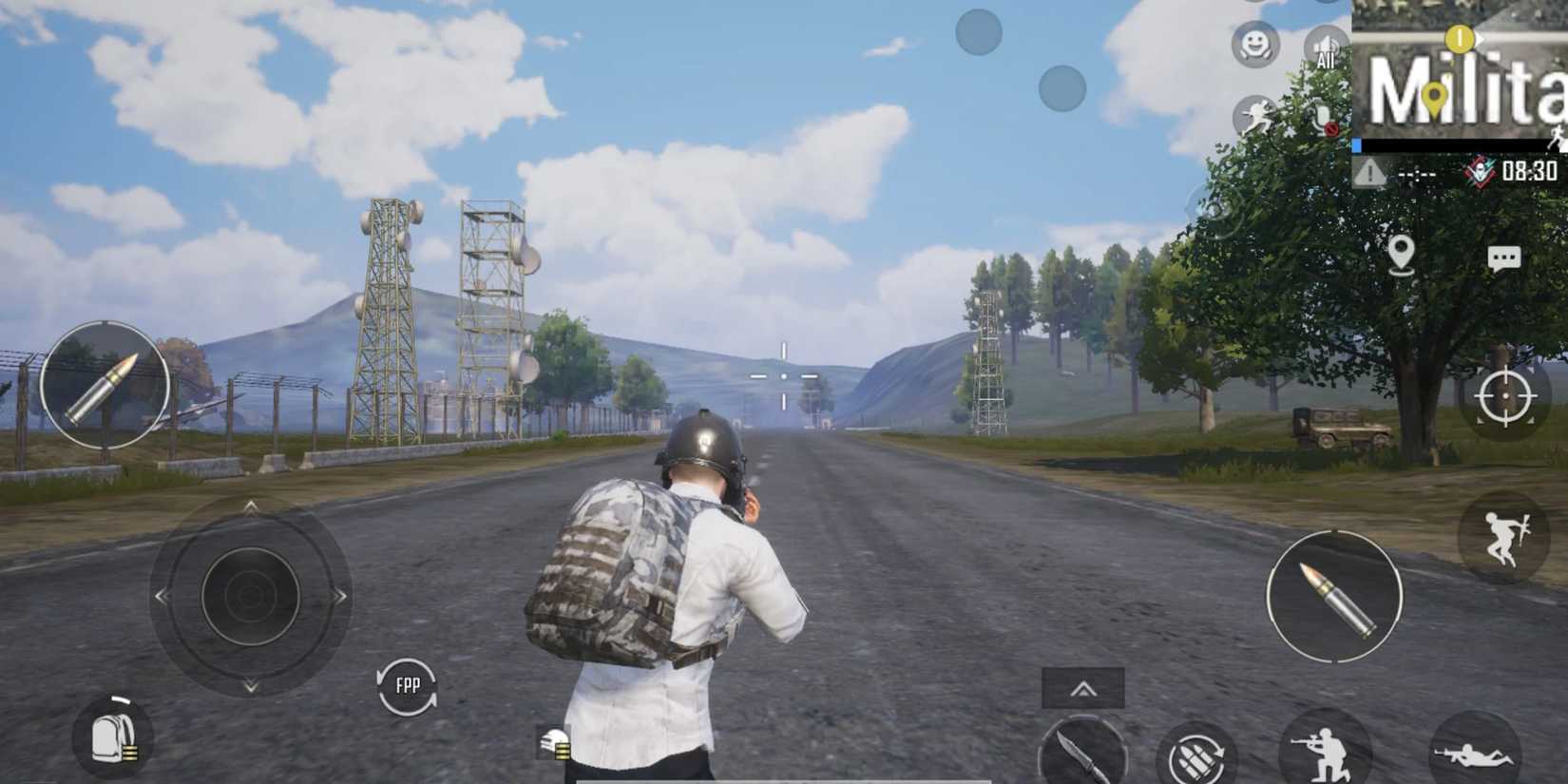
Task: Expand the bottom quick-slot chevron arrow
Action: 1083,686
